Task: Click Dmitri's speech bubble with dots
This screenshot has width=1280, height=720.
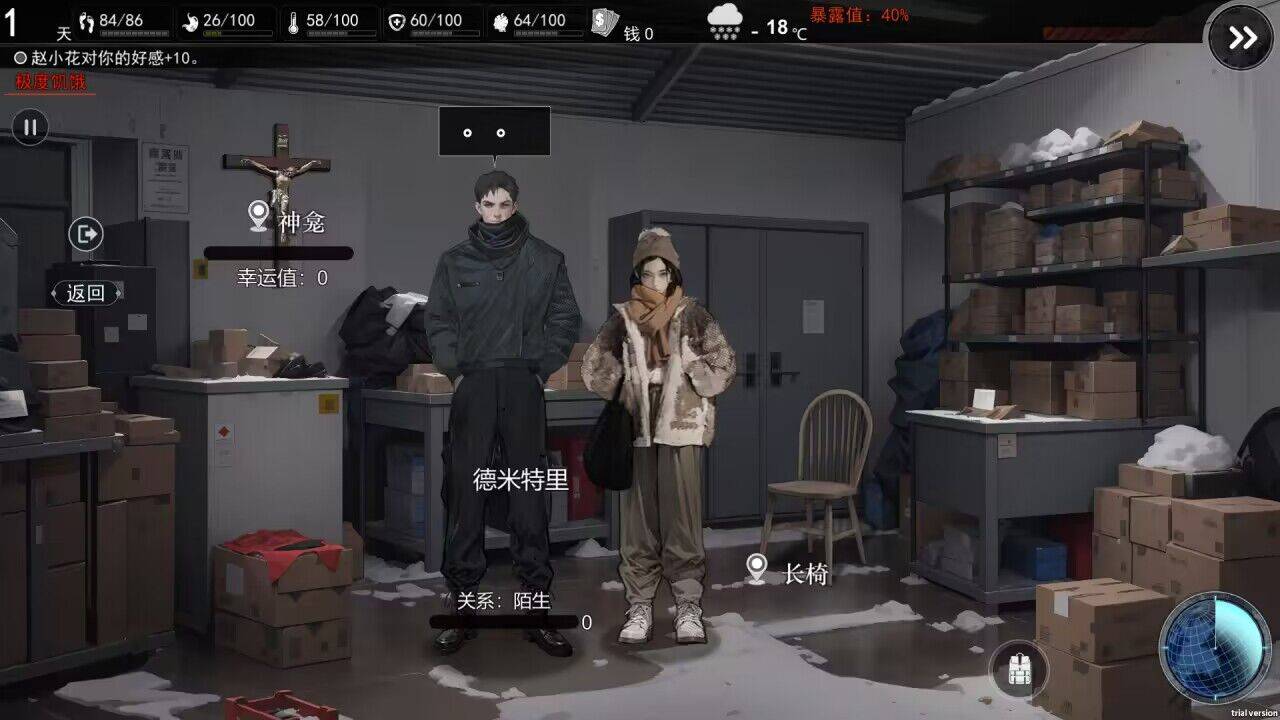Action: click(x=494, y=130)
